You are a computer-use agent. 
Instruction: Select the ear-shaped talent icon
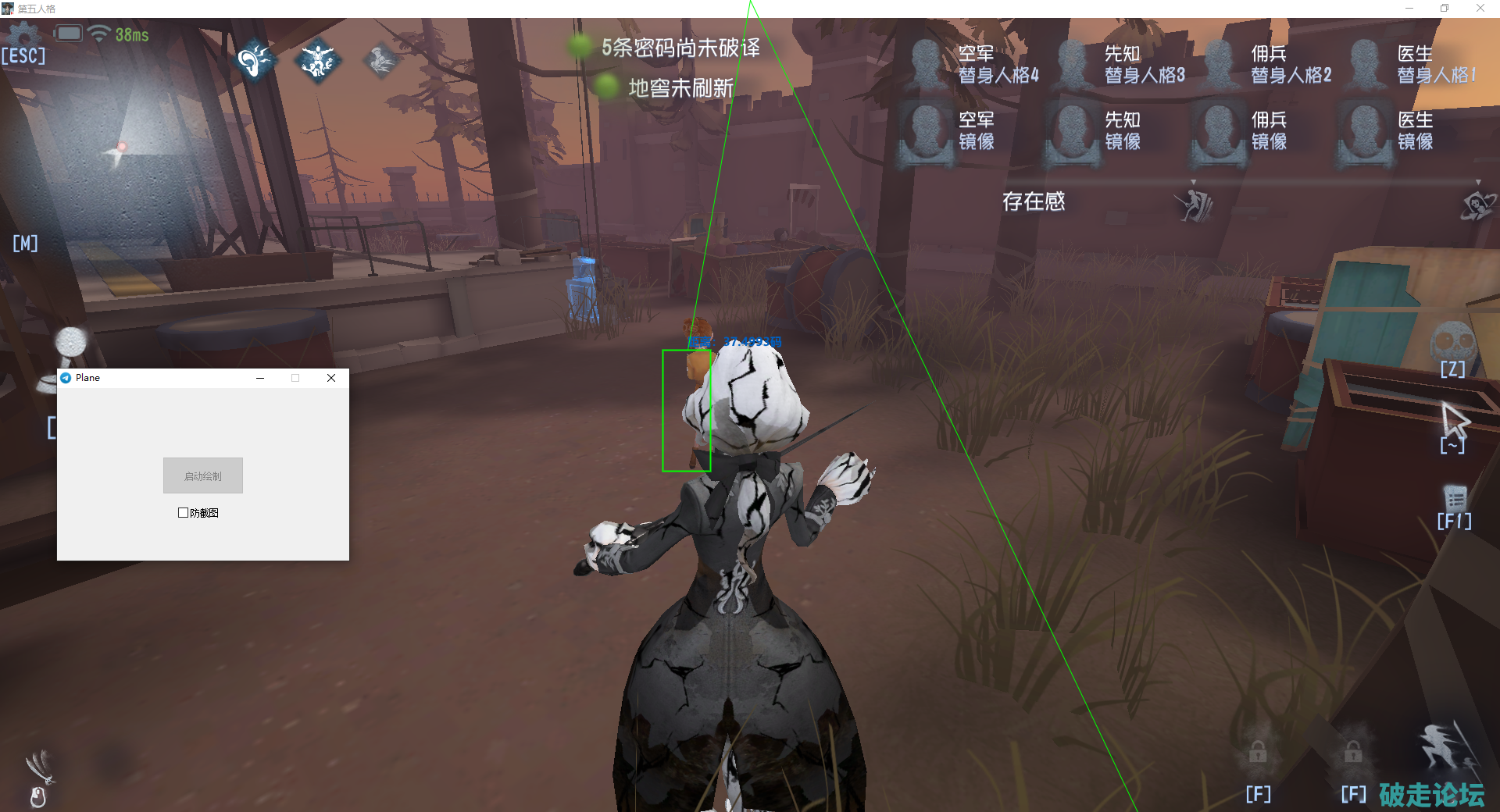point(255,61)
